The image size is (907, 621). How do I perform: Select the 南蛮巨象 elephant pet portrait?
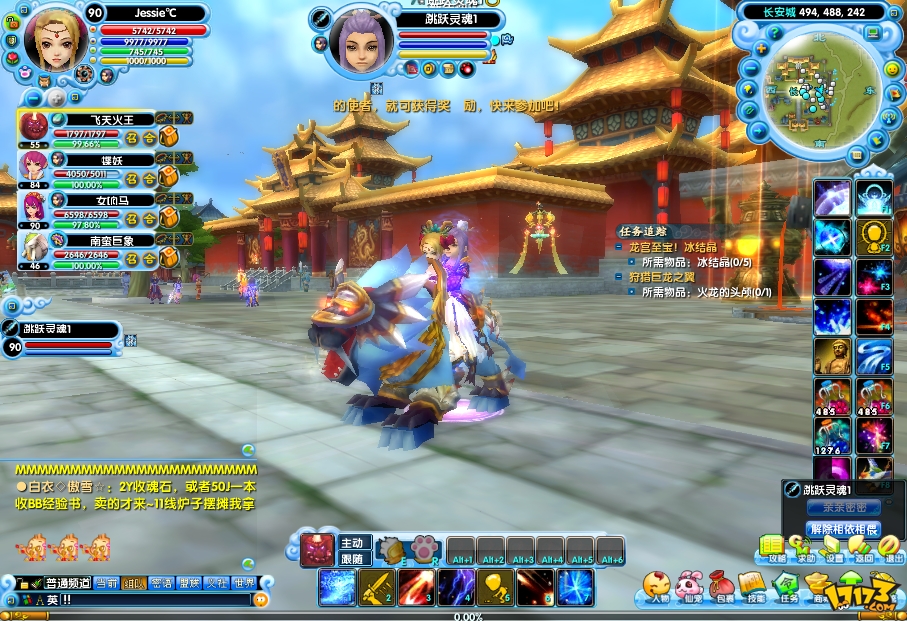click(33, 246)
